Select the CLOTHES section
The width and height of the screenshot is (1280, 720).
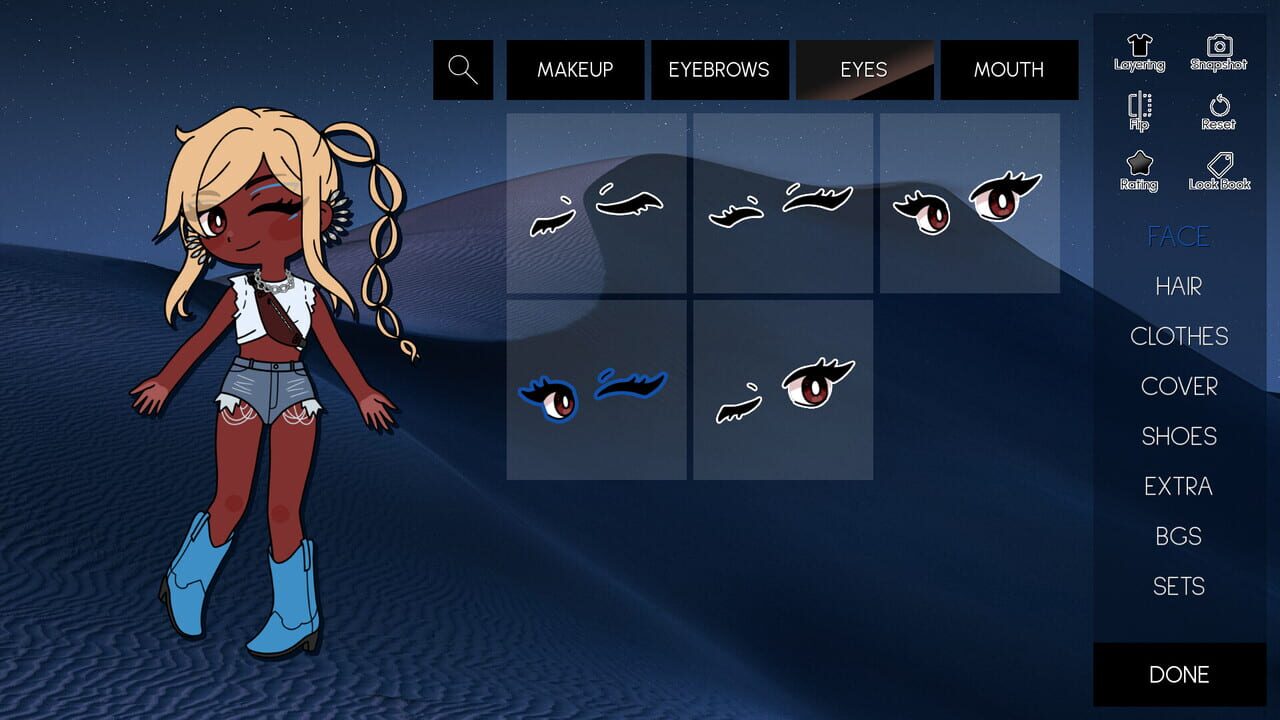(x=1180, y=337)
